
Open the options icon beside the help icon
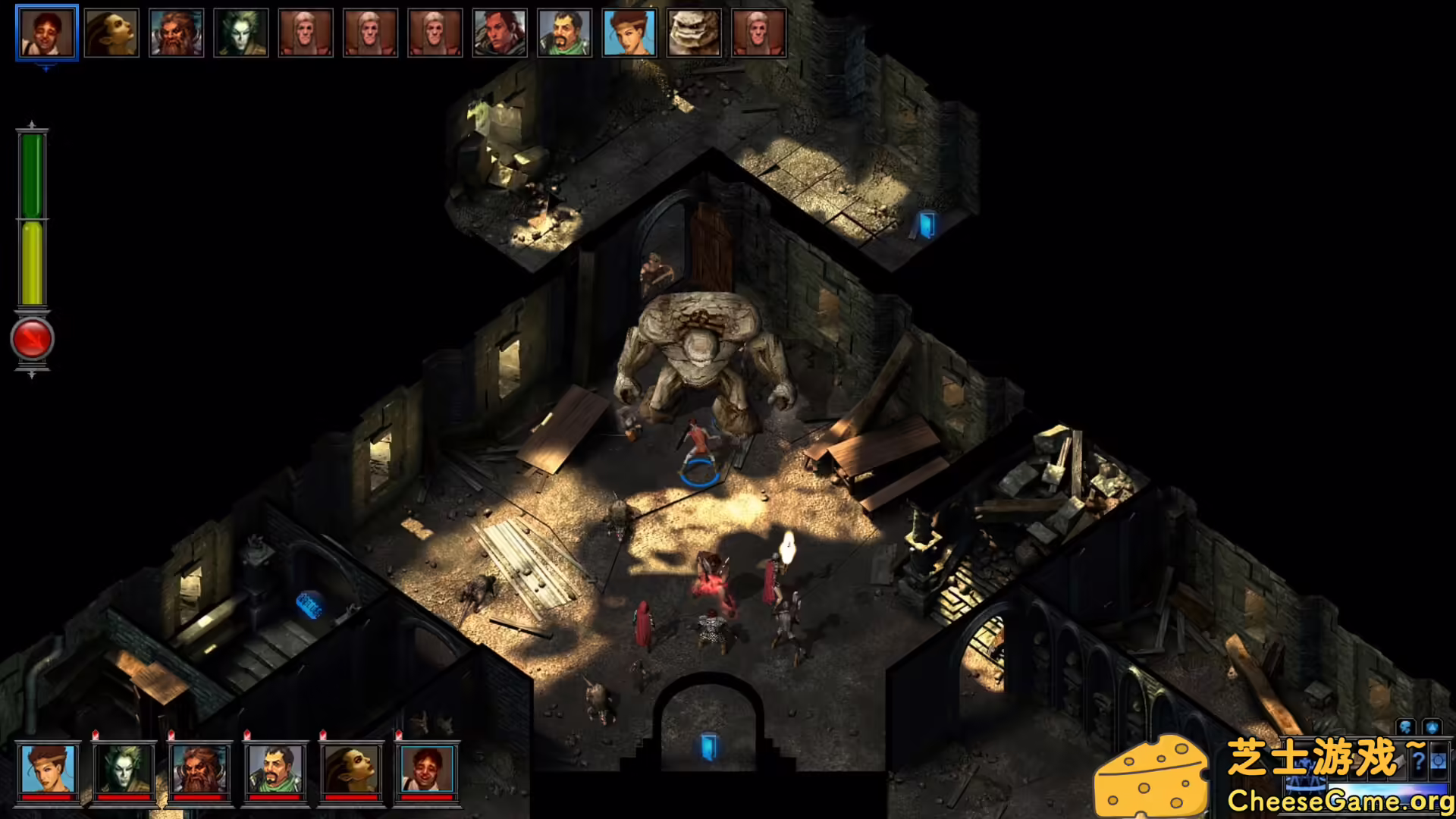(1439, 761)
